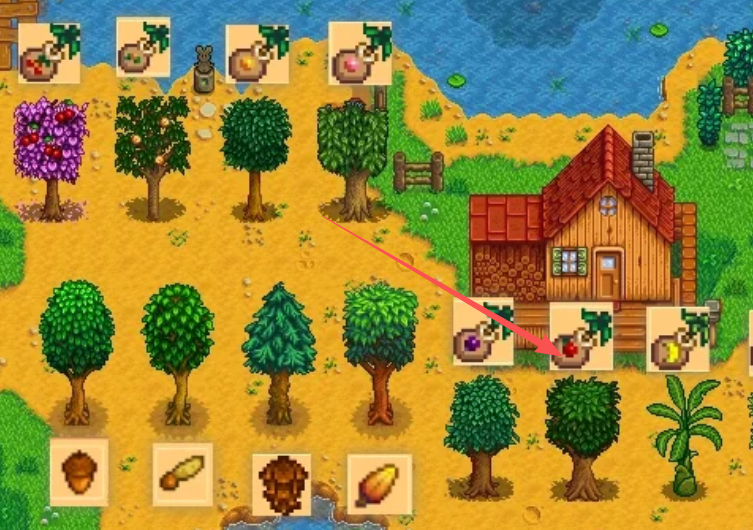Pick the pink peach sapling icon
This screenshot has height=530, width=753.
pos(360,53)
